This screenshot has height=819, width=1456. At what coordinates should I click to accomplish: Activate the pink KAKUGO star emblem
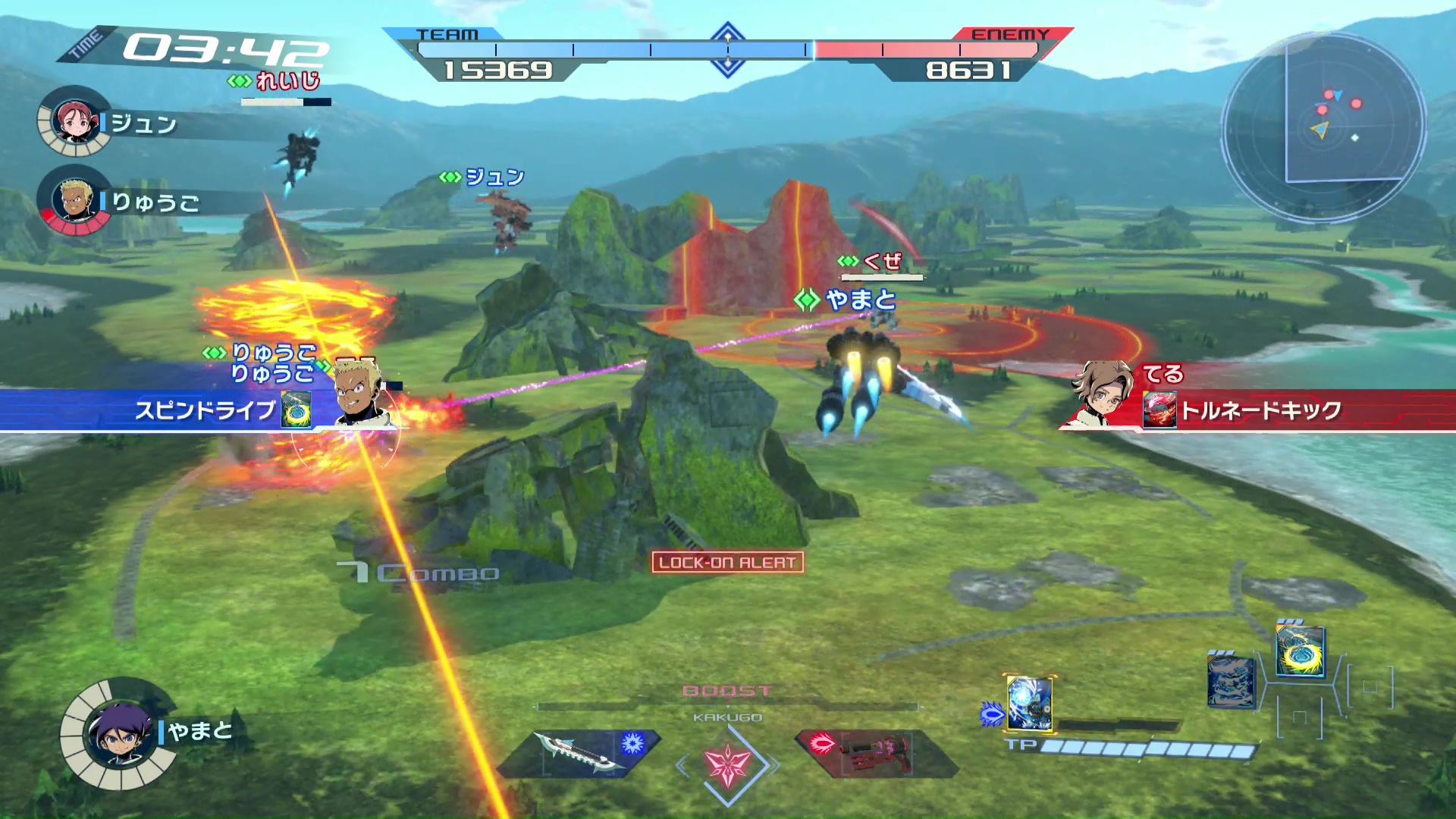click(728, 764)
